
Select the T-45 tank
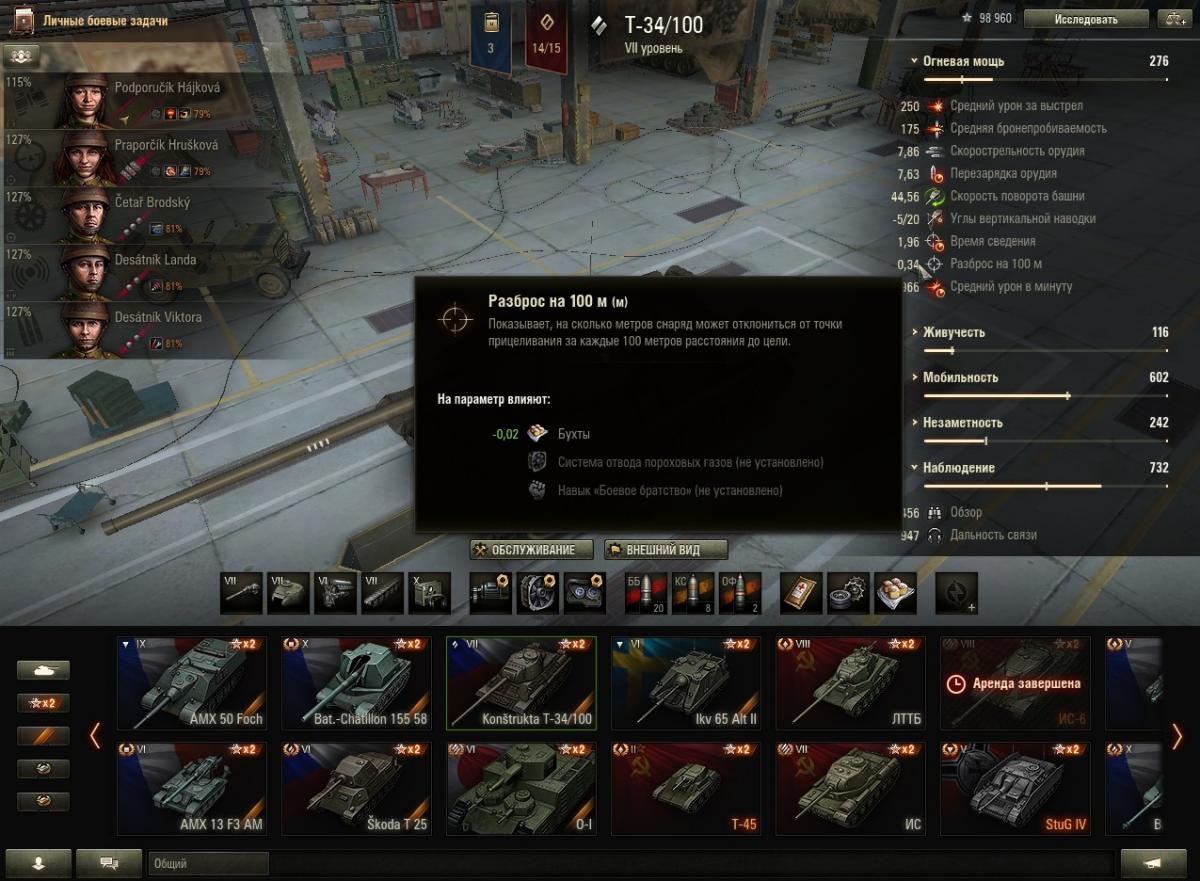[686, 789]
